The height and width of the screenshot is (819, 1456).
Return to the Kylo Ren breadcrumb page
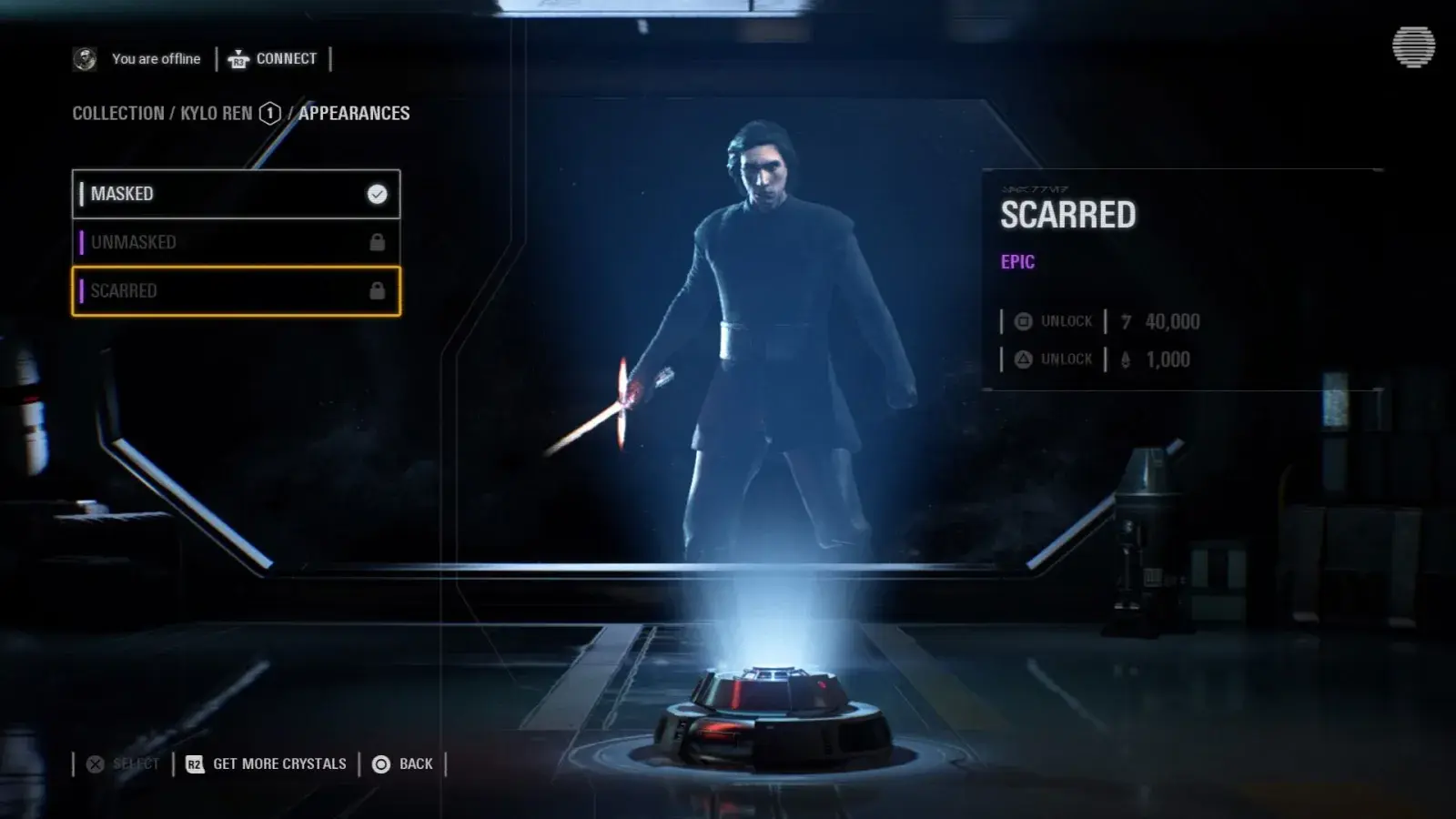[217, 114]
